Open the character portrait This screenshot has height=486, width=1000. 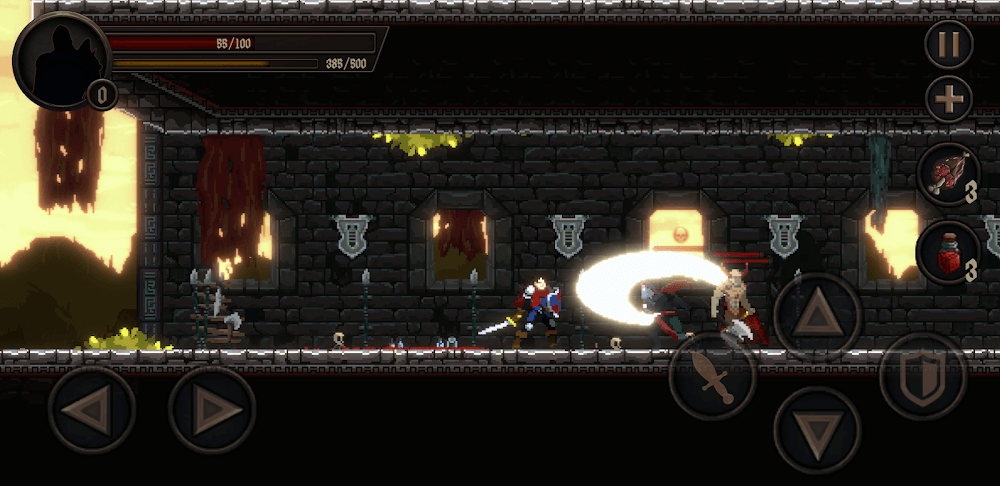click(61, 58)
